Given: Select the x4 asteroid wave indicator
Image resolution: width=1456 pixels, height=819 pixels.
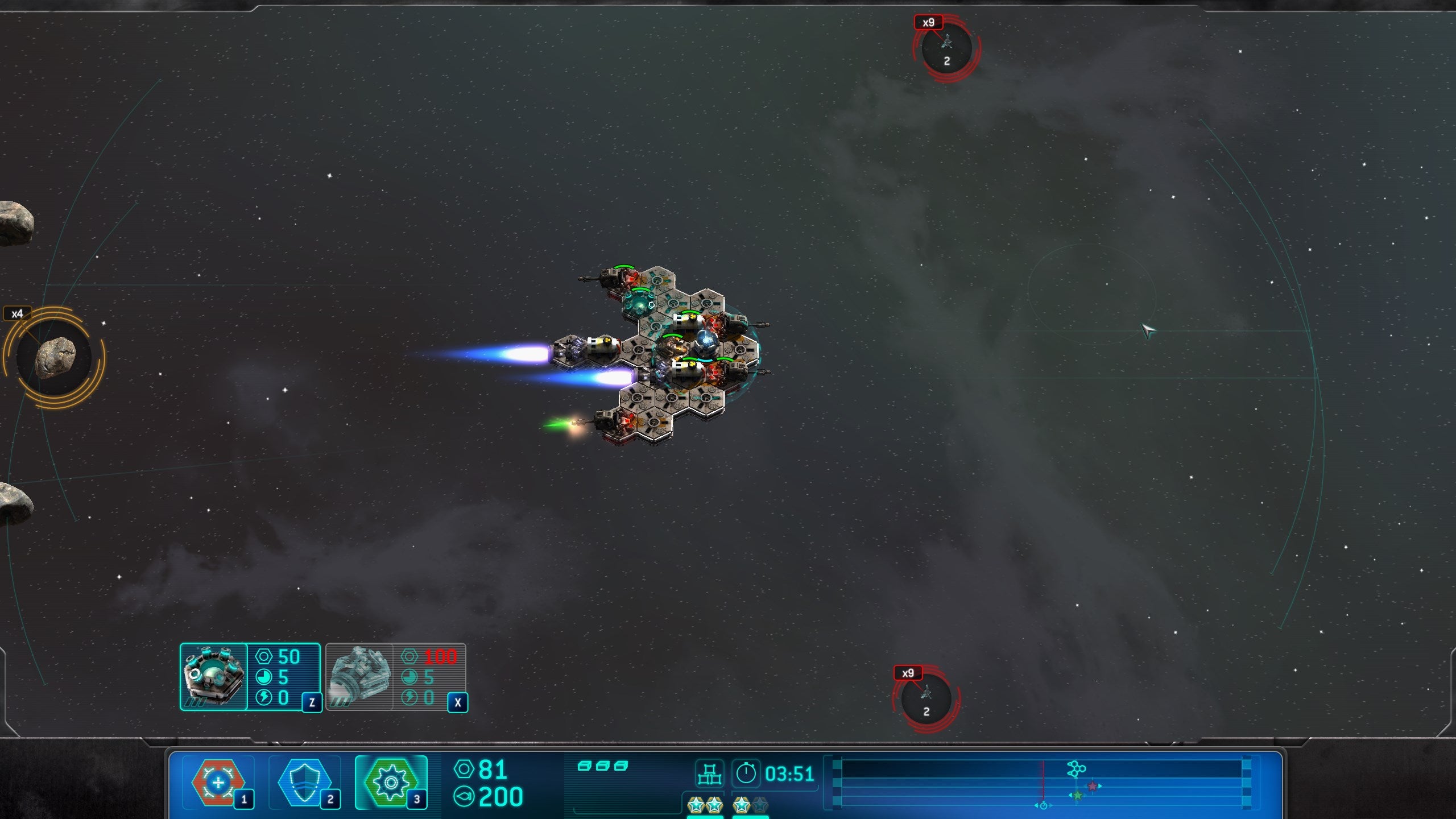Looking at the screenshot, I should (55, 357).
